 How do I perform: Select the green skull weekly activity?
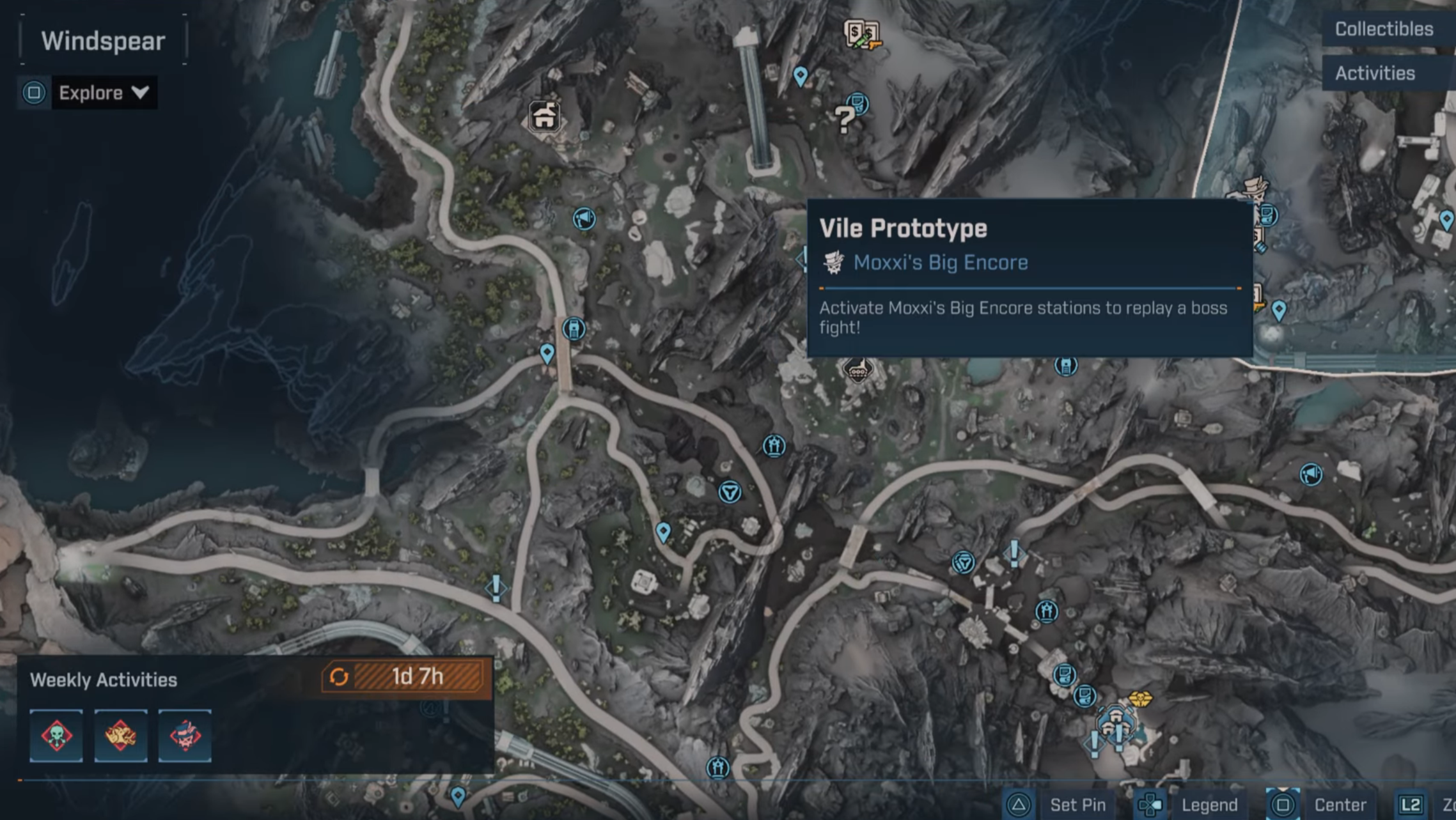56,735
